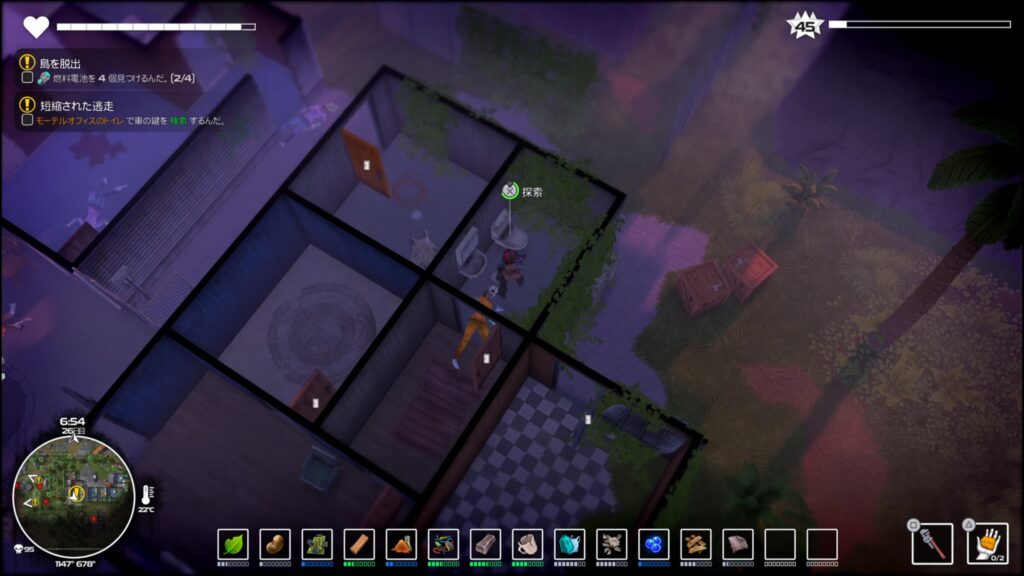Choose the white mug item slot

point(527,544)
